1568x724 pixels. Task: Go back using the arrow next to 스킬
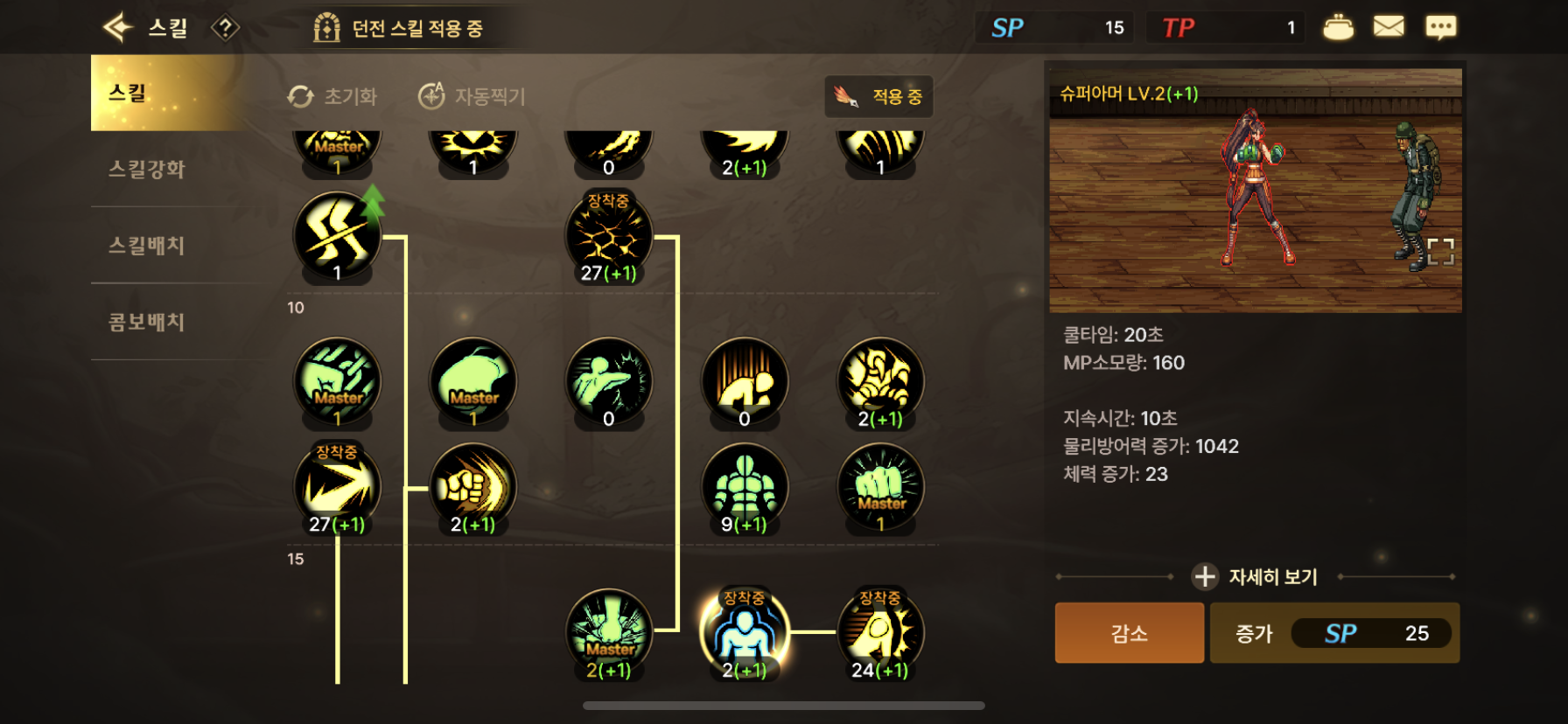117,28
